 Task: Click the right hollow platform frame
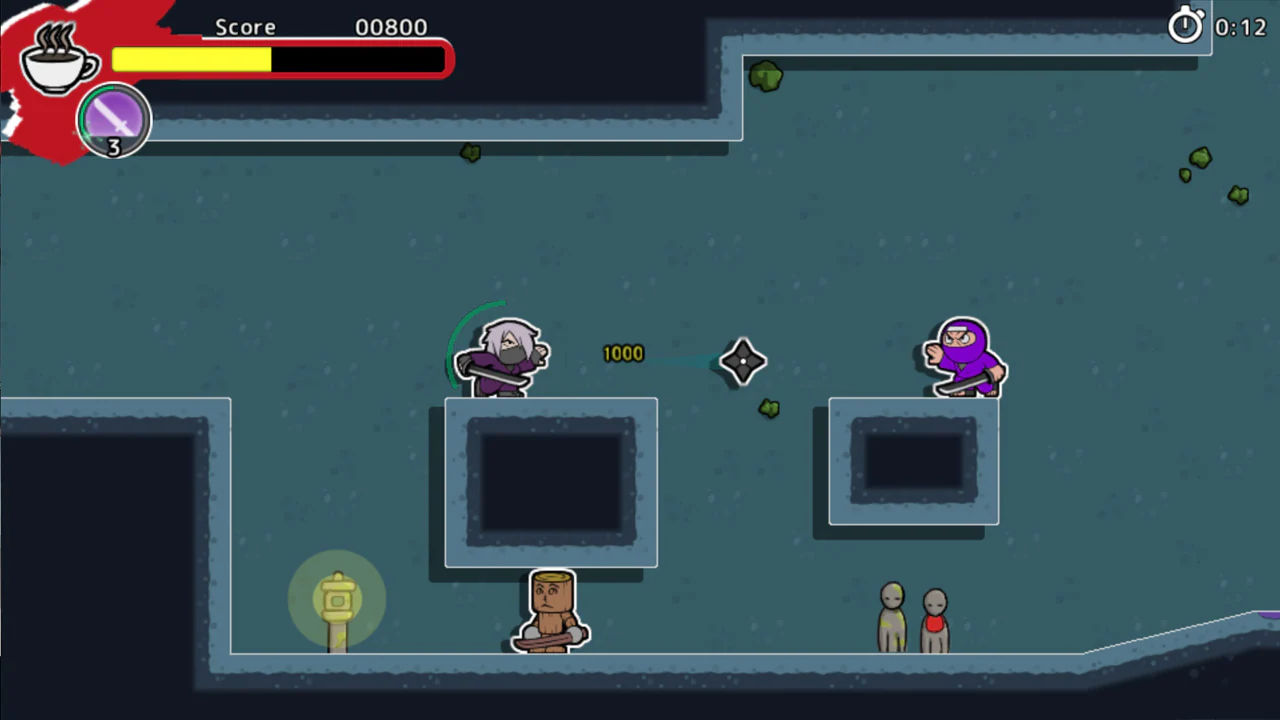coord(912,460)
